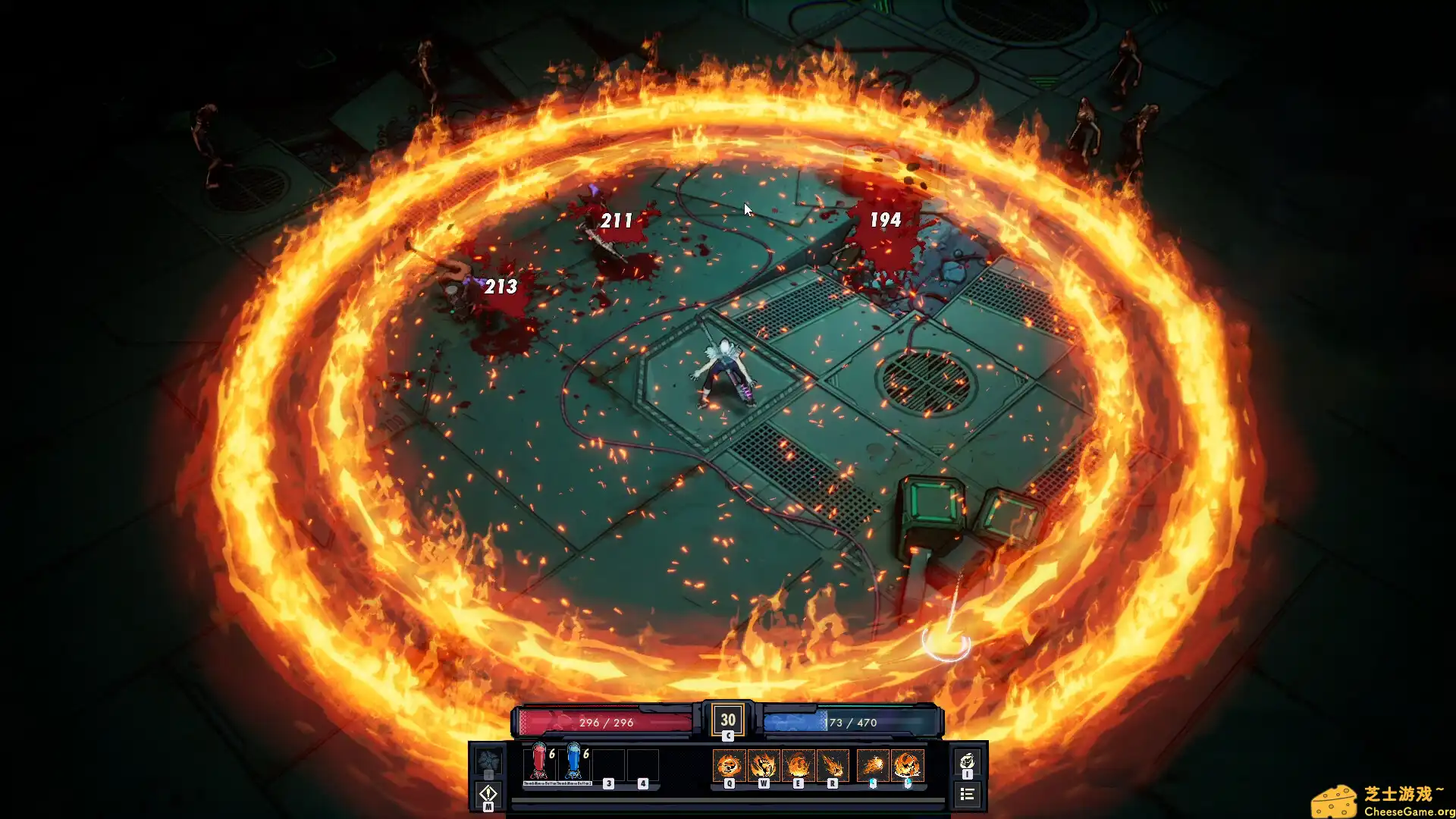The image size is (1456, 819).
Task: Activate the R falling meteor skill
Action: (x=832, y=765)
